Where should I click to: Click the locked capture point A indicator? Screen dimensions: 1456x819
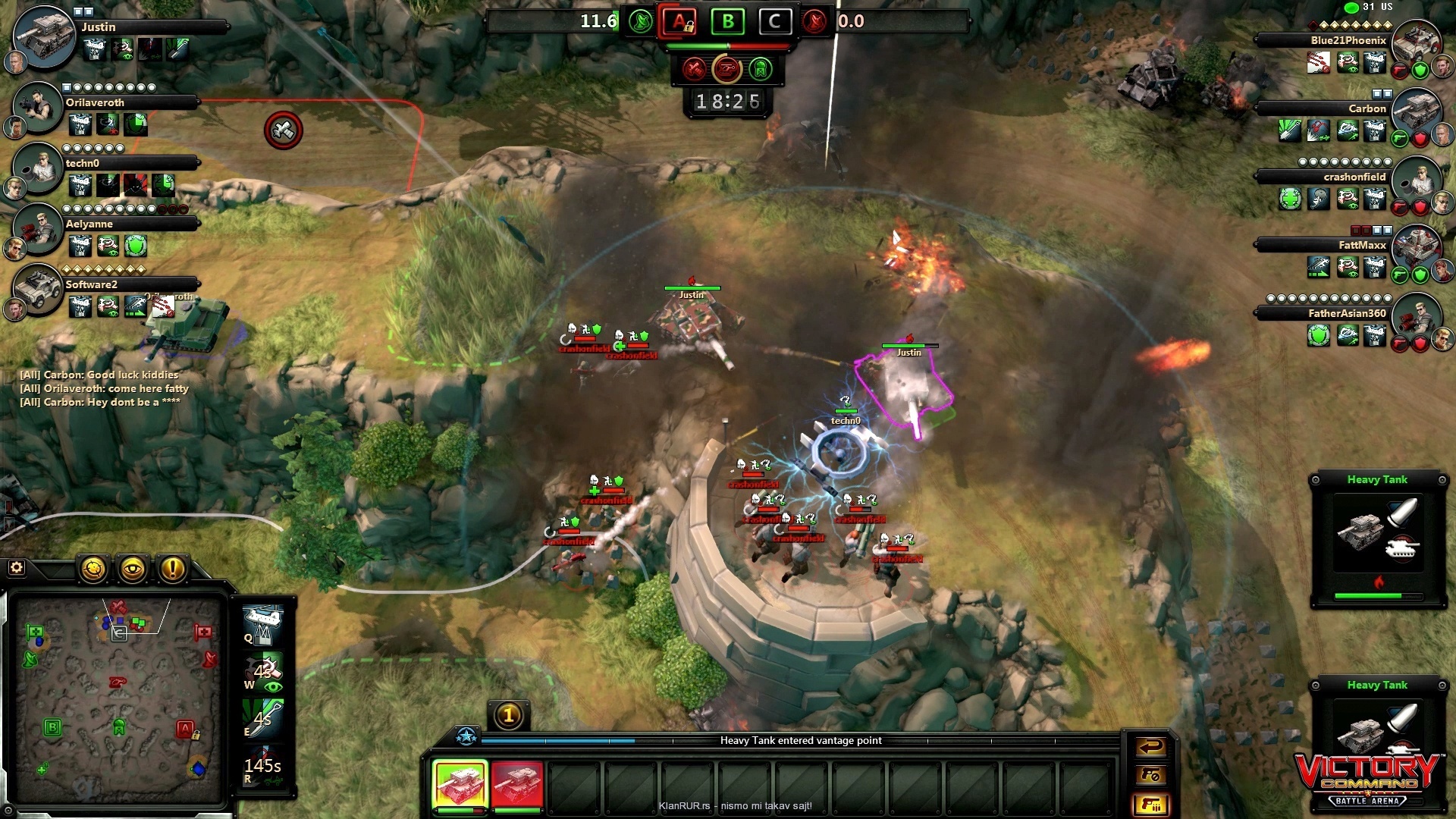tap(680, 21)
